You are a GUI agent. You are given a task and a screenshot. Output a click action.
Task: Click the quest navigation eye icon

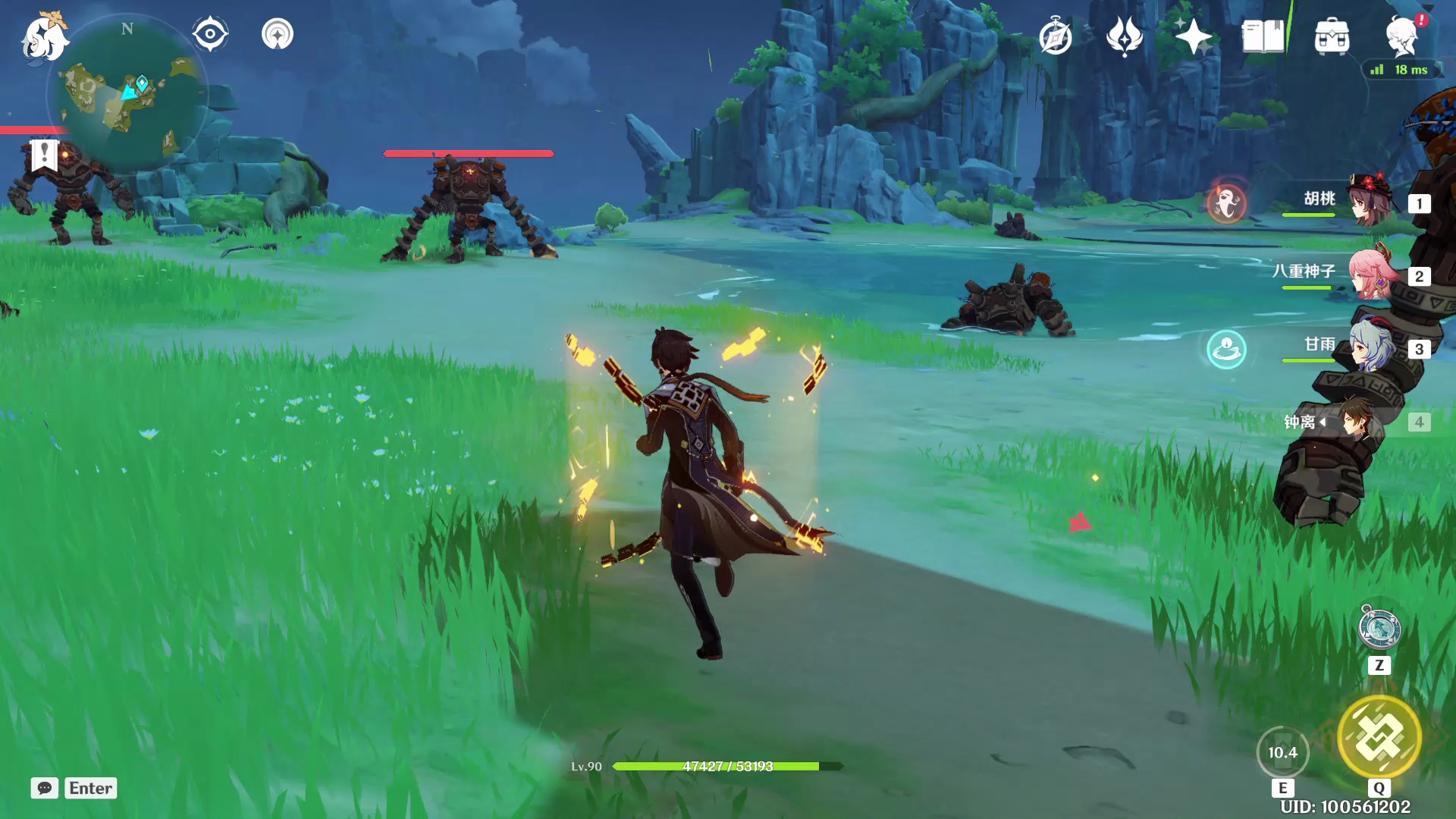tap(210, 34)
